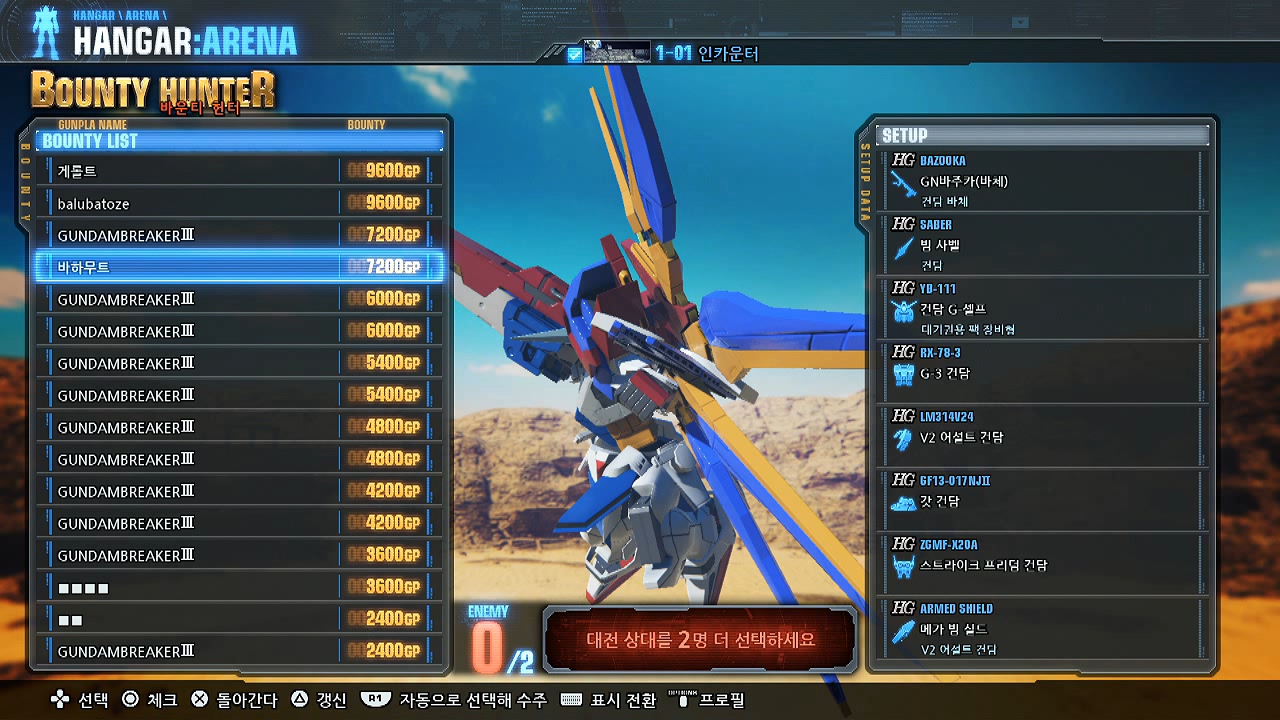Pick the GUNDAMBREAKERⅢ bounty worth 7200GP
The height and width of the screenshot is (720, 1280).
pyautogui.click(x=239, y=235)
